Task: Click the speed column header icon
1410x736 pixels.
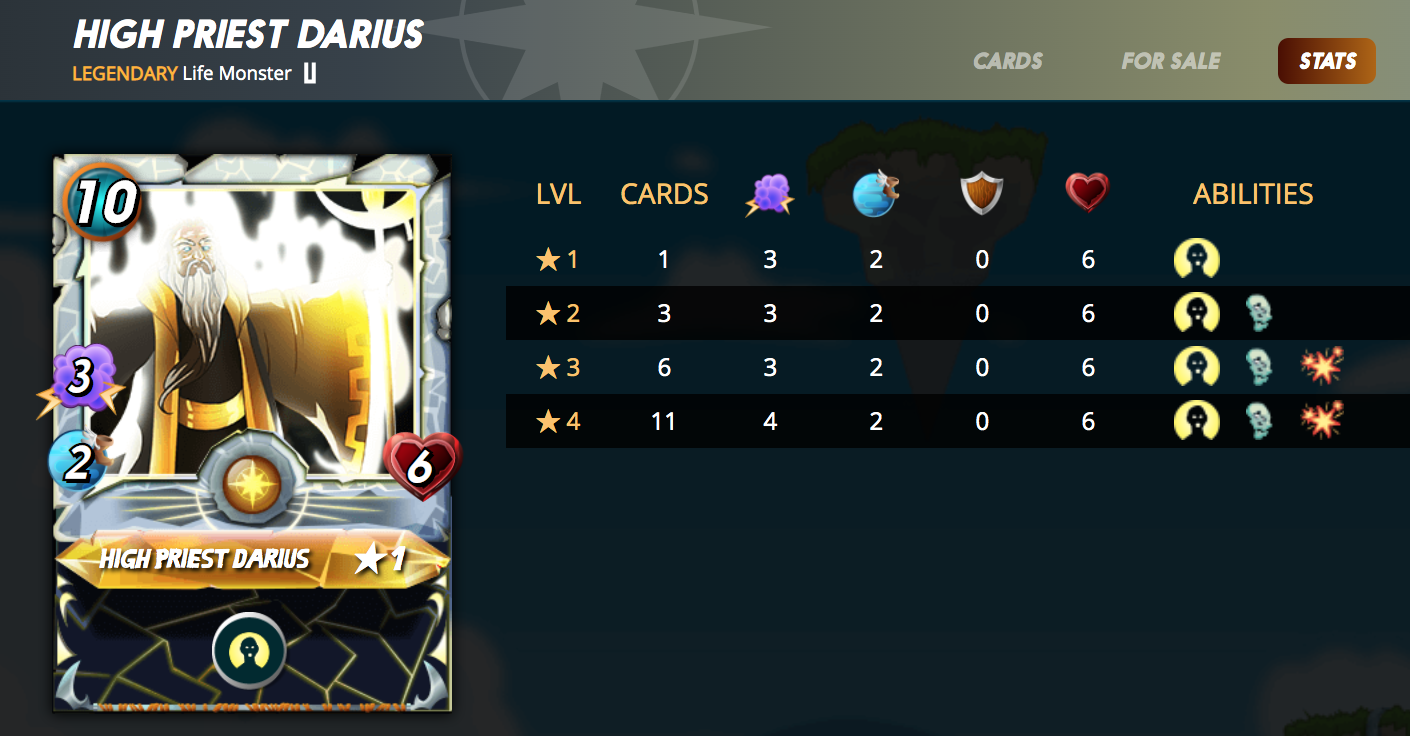Action: pos(876,194)
